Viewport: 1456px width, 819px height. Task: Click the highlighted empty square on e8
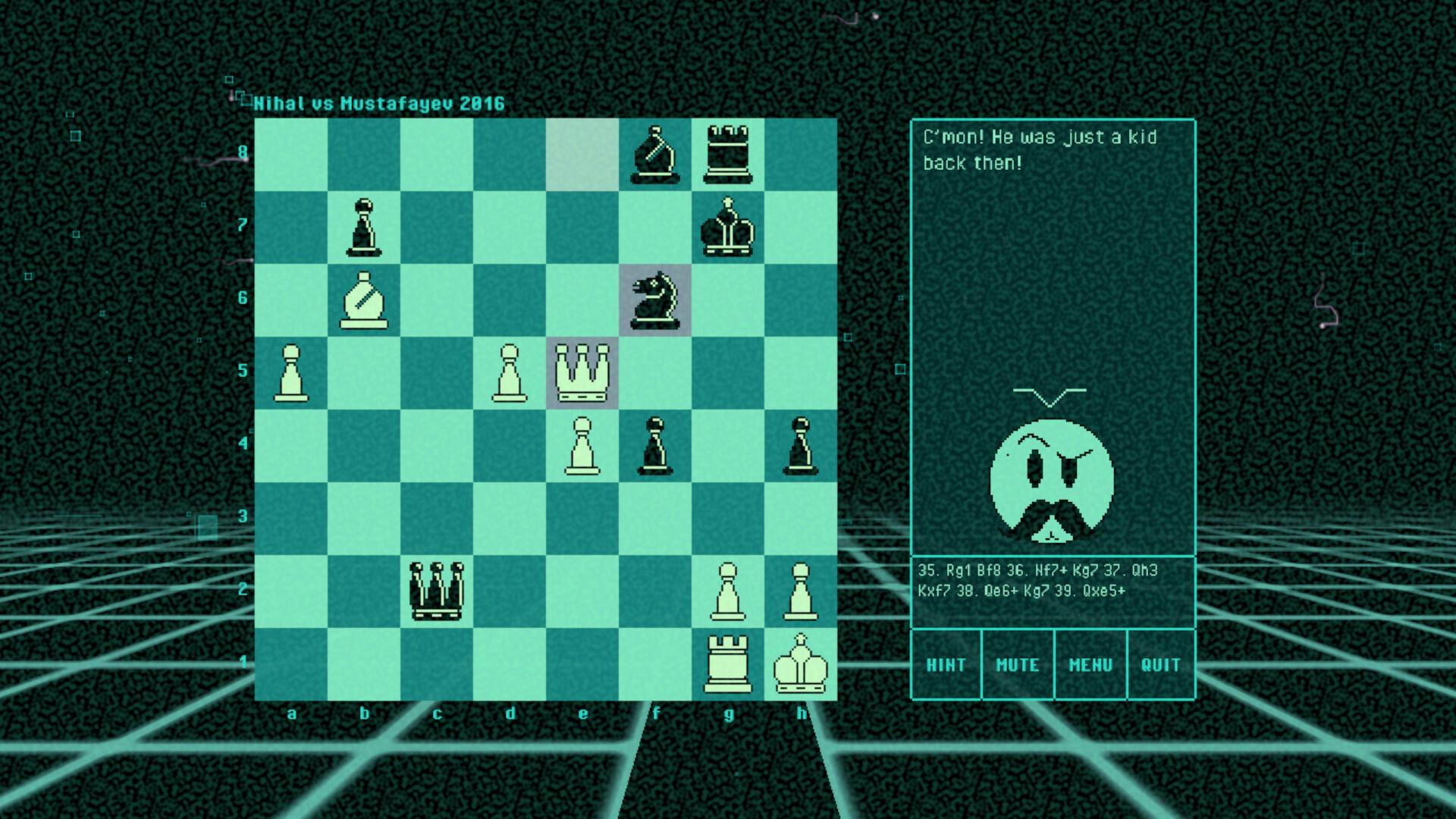(584, 152)
